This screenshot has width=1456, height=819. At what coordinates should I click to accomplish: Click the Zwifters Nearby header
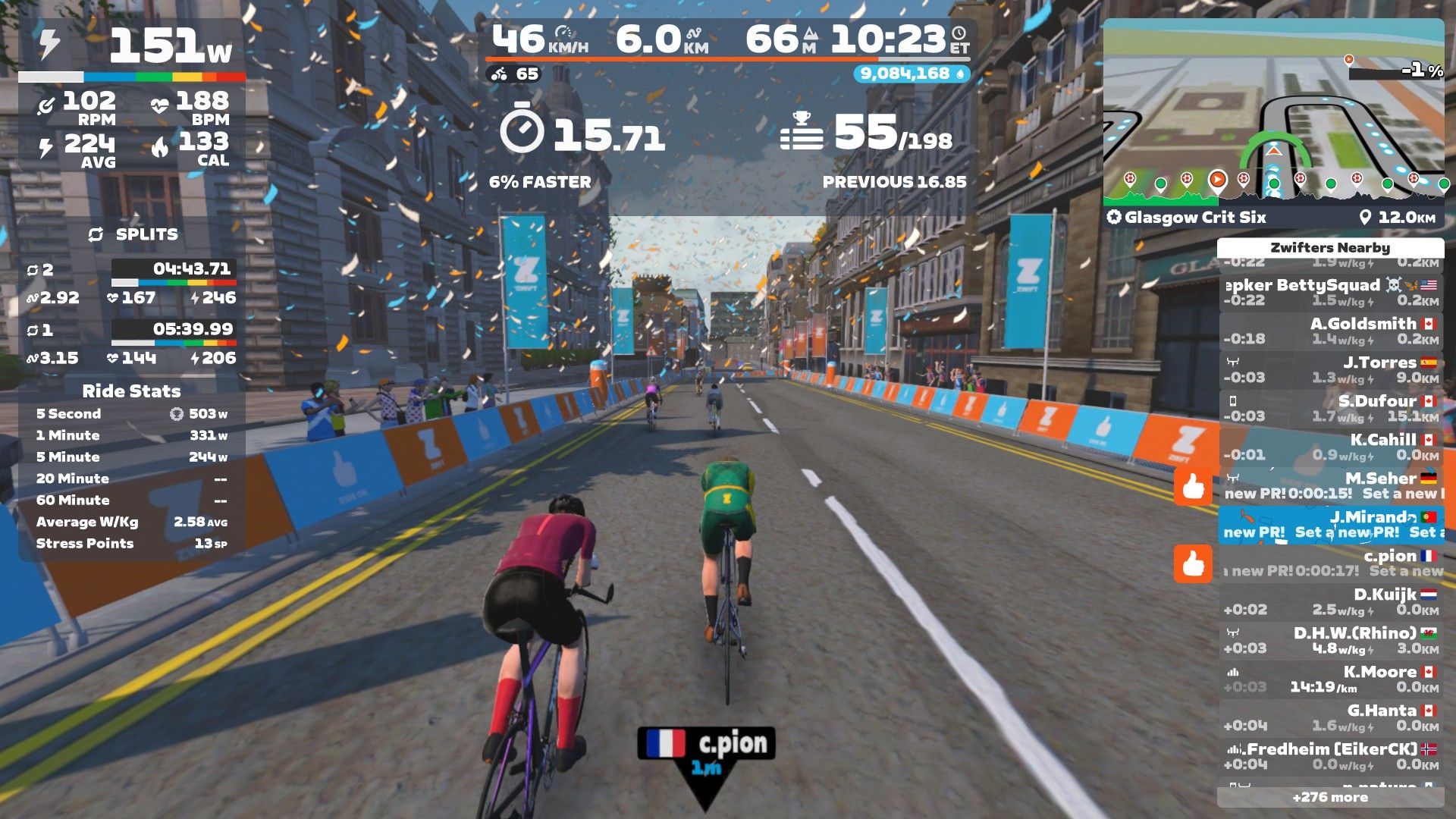pos(1330,248)
